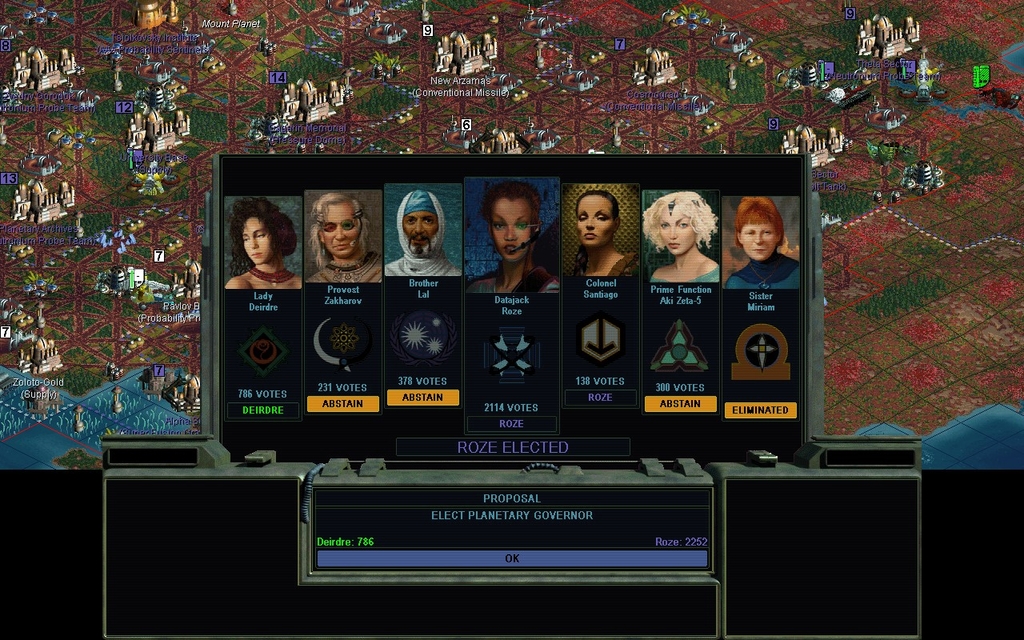Click the ABSTAIN label under Brother Lal
The height and width of the screenshot is (640, 1024).
tap(423, 397)
